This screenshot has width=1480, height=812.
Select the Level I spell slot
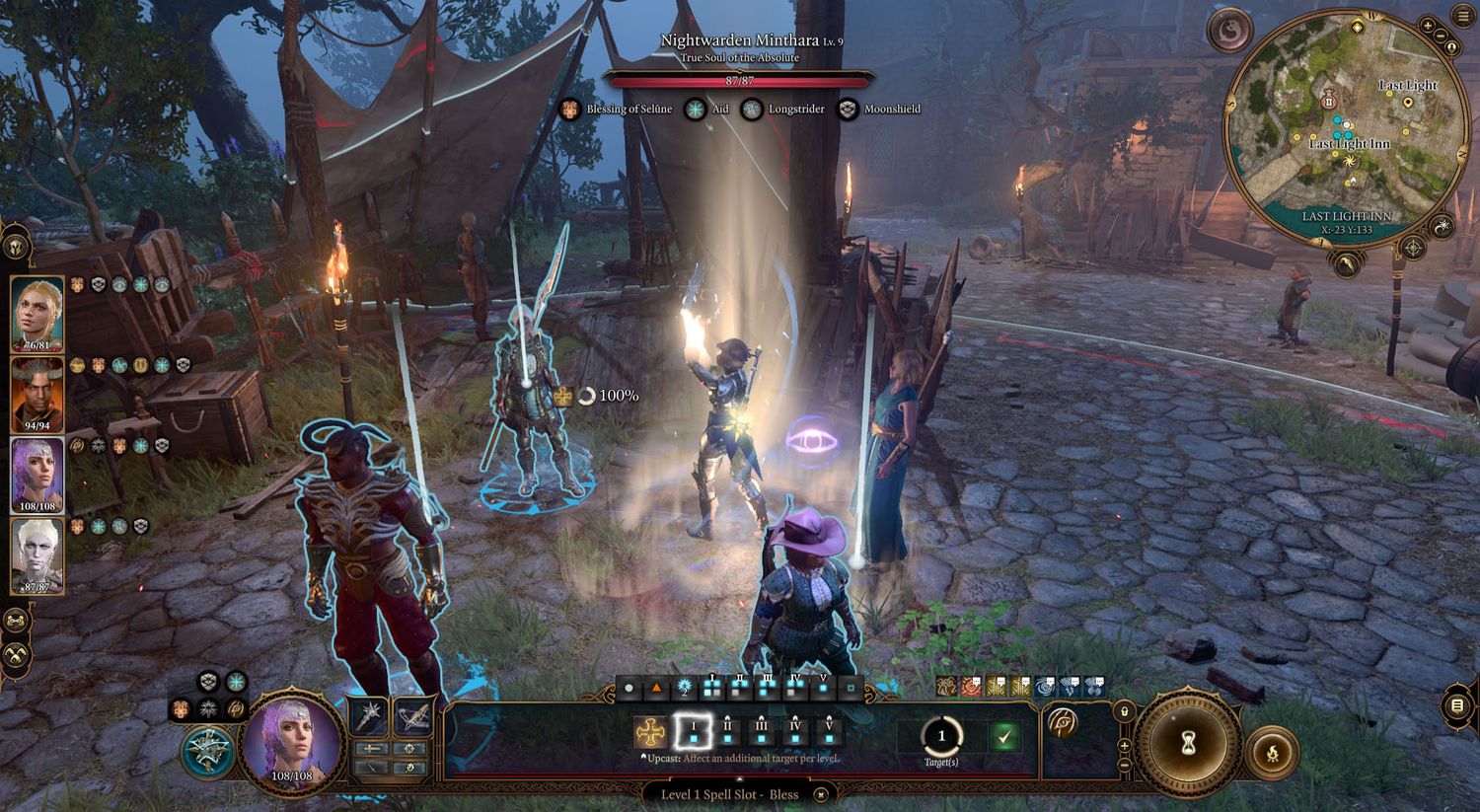click(693, 732)
